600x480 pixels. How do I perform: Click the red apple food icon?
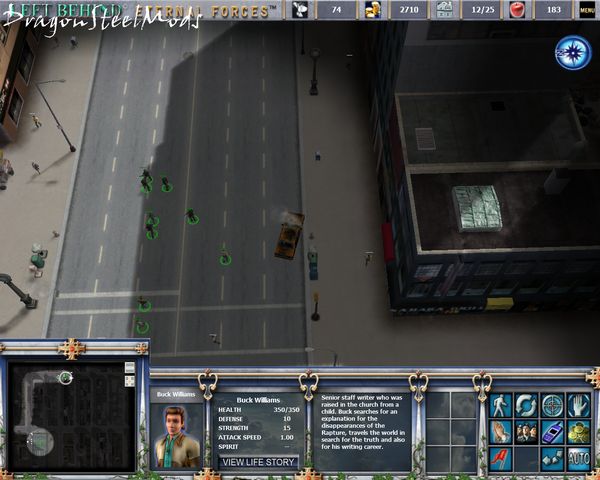click(517, 10)
